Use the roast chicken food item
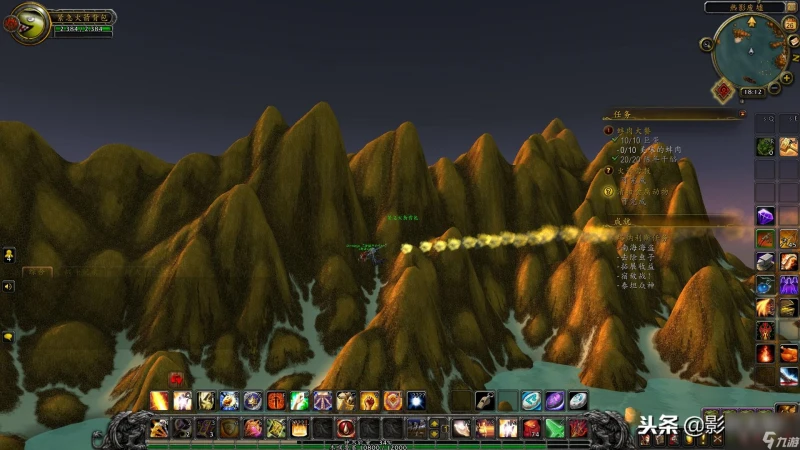 click(x=789, y=261)
